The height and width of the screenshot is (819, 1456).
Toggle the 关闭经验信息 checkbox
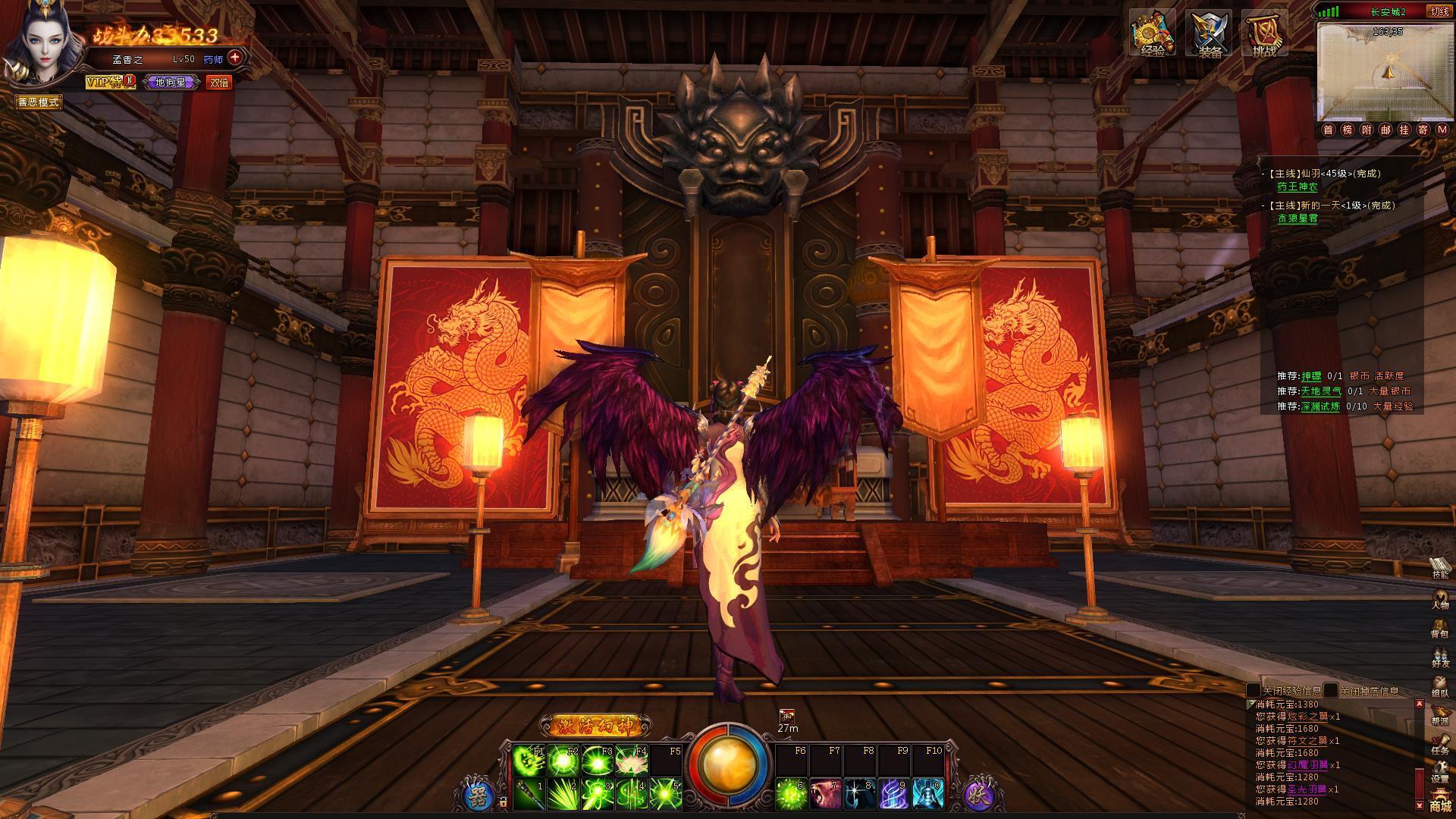[x=1254, y=691]
